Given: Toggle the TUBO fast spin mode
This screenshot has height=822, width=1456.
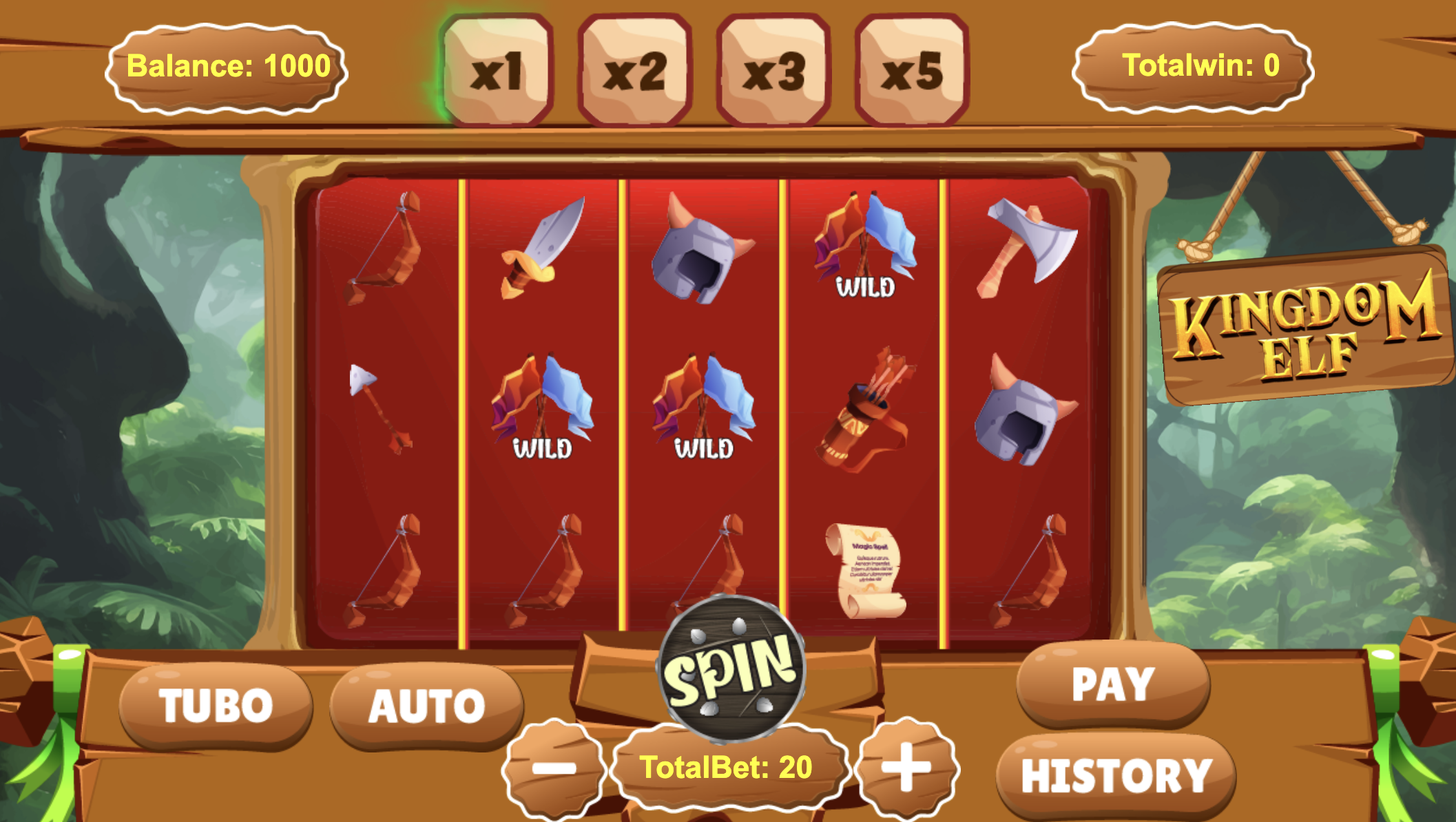Looking at the screenshot, I should click(216, 706).
